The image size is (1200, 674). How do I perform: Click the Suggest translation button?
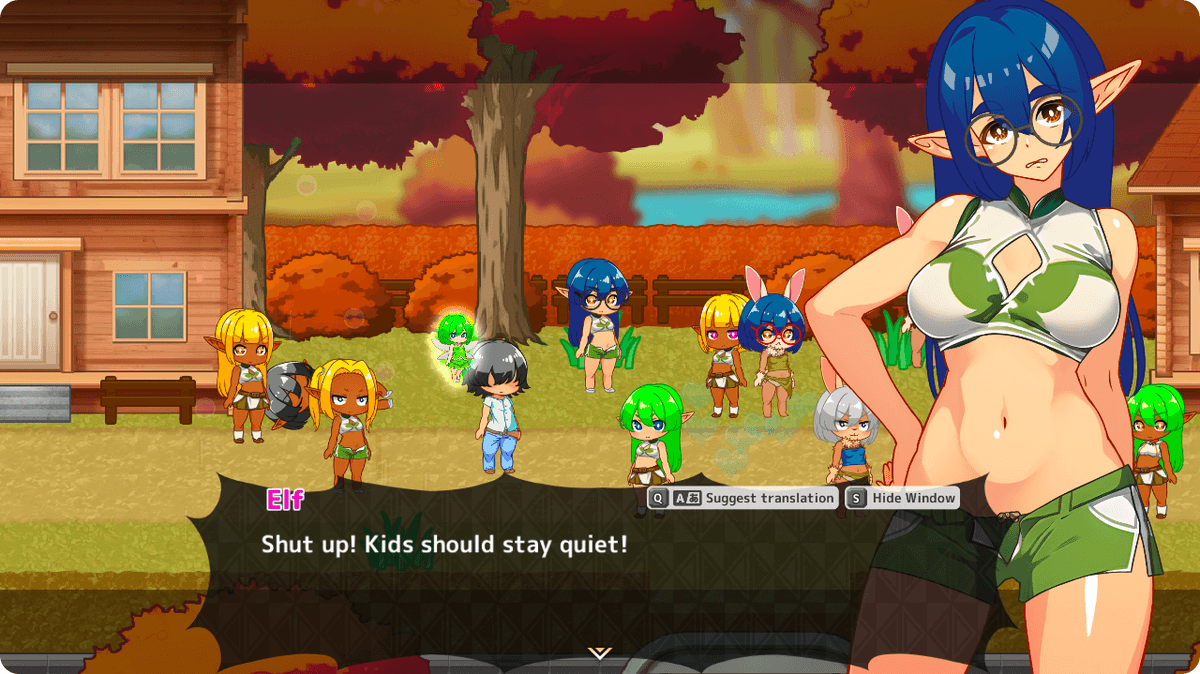click(742, 498)
